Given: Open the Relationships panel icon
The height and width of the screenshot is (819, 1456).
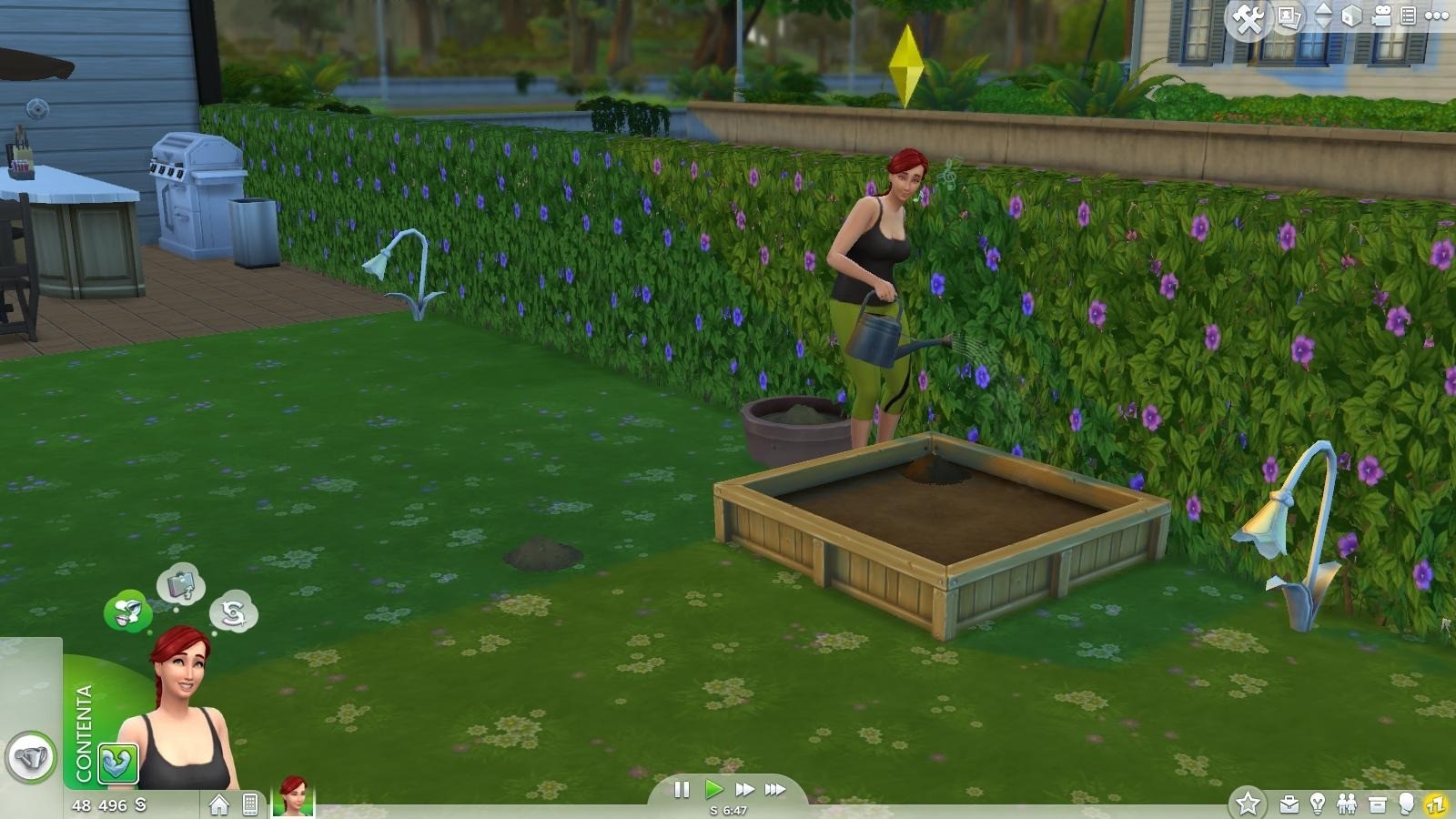Looking at the screenshot, I should coord(1347,804).
